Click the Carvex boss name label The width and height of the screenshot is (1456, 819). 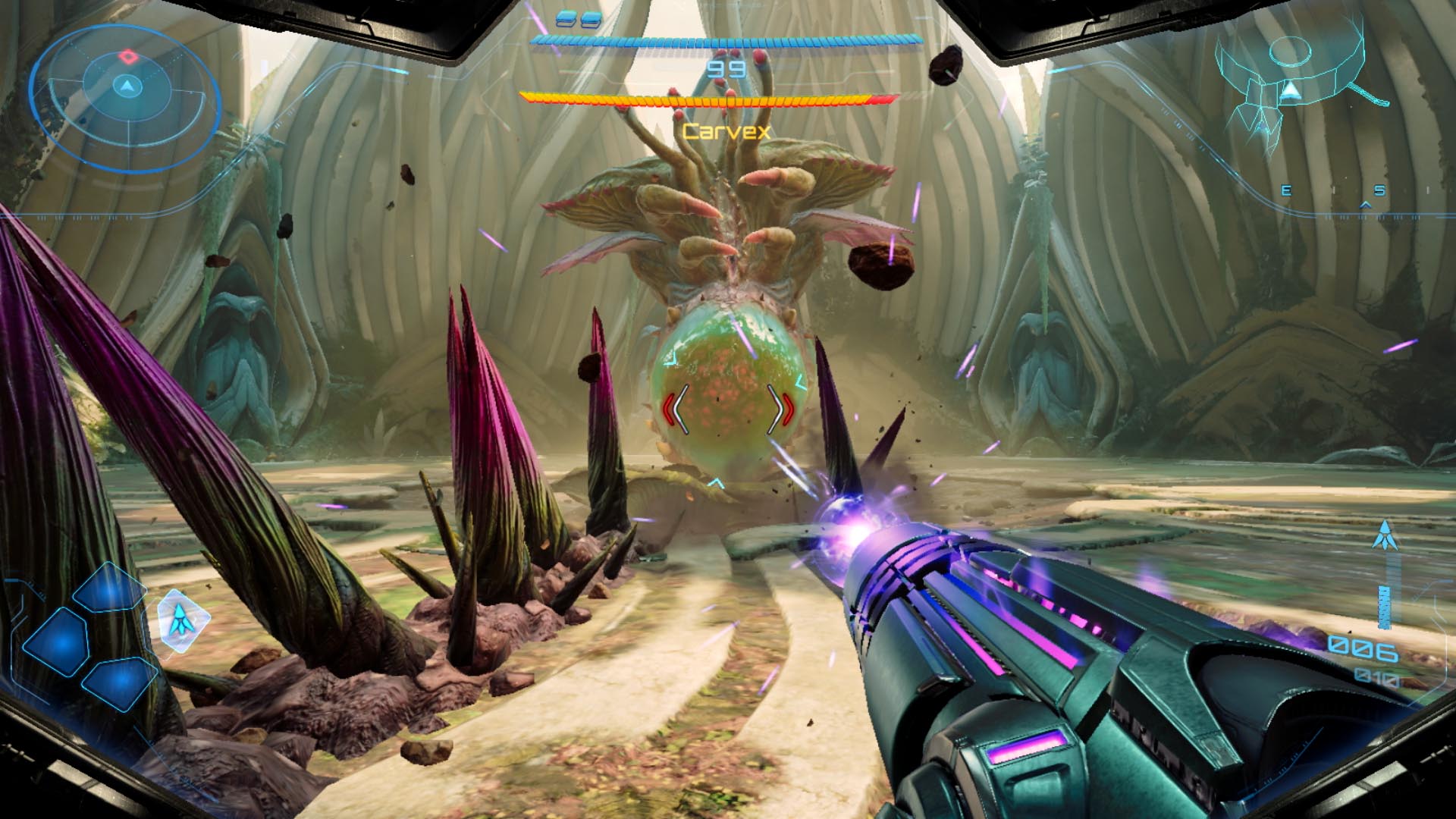[x=727, y=130]
